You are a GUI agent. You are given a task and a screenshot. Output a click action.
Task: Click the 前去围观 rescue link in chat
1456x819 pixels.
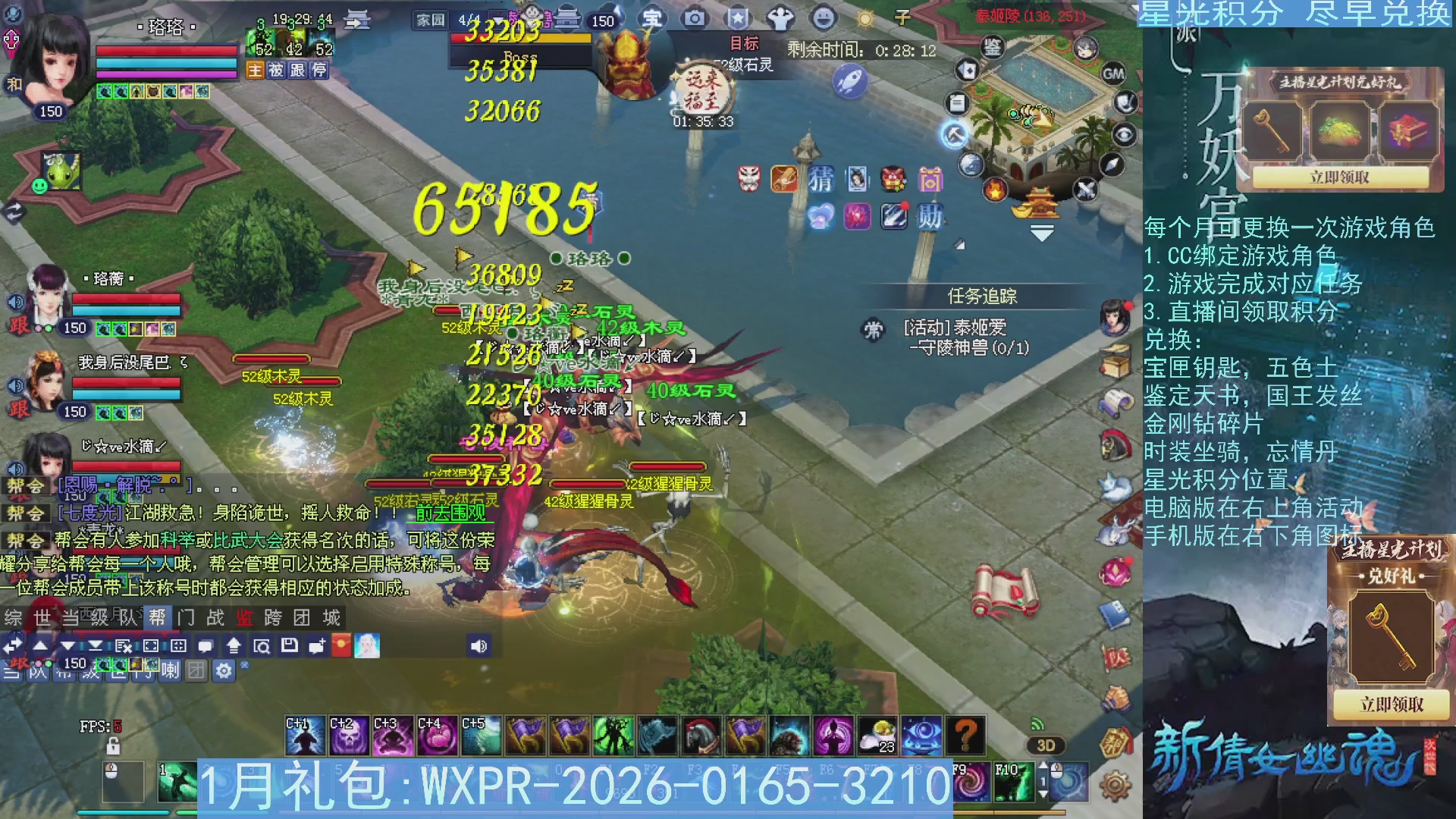[x=451, y=513]
